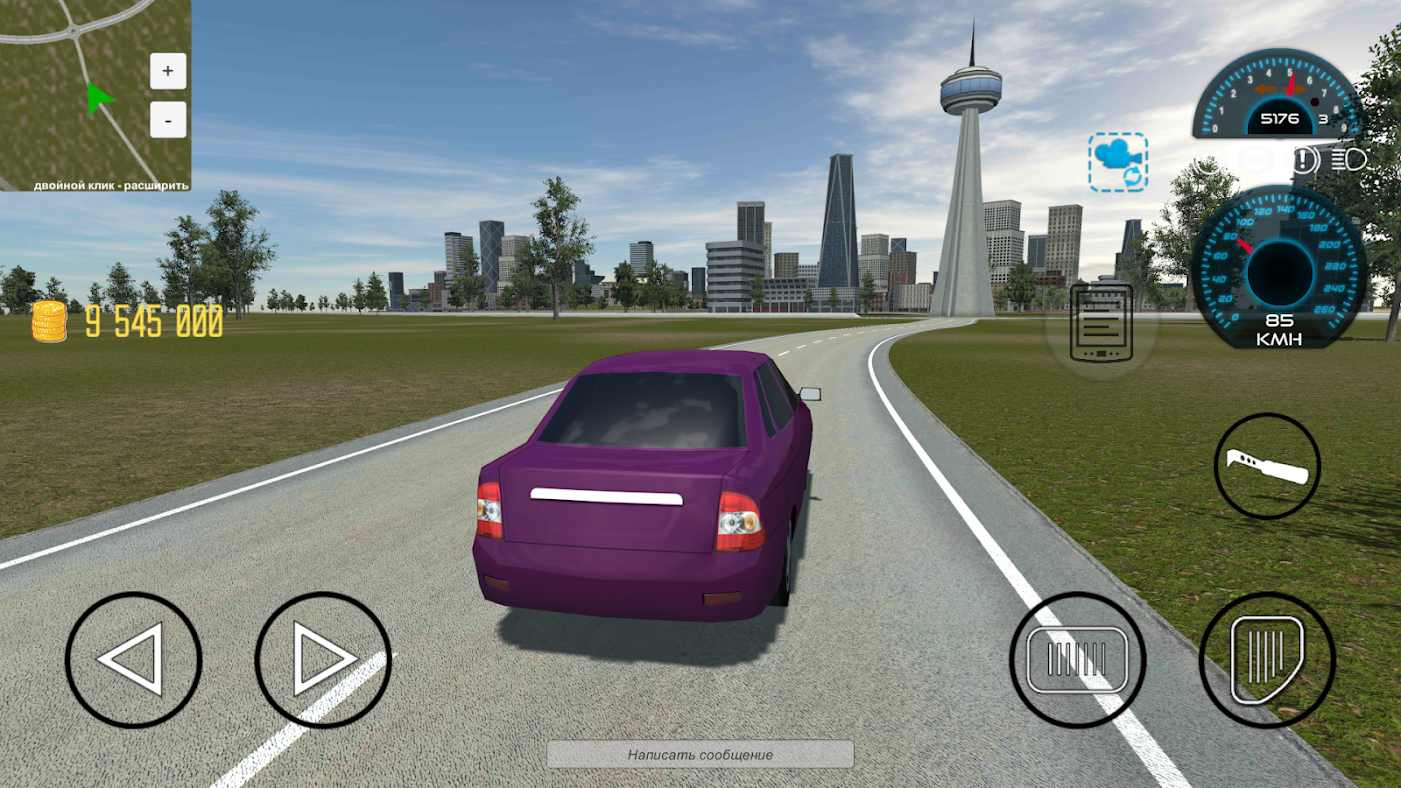Toggle the headlights indicator icon
This screenshot has width=1401, height=788.
(1349, 160)
